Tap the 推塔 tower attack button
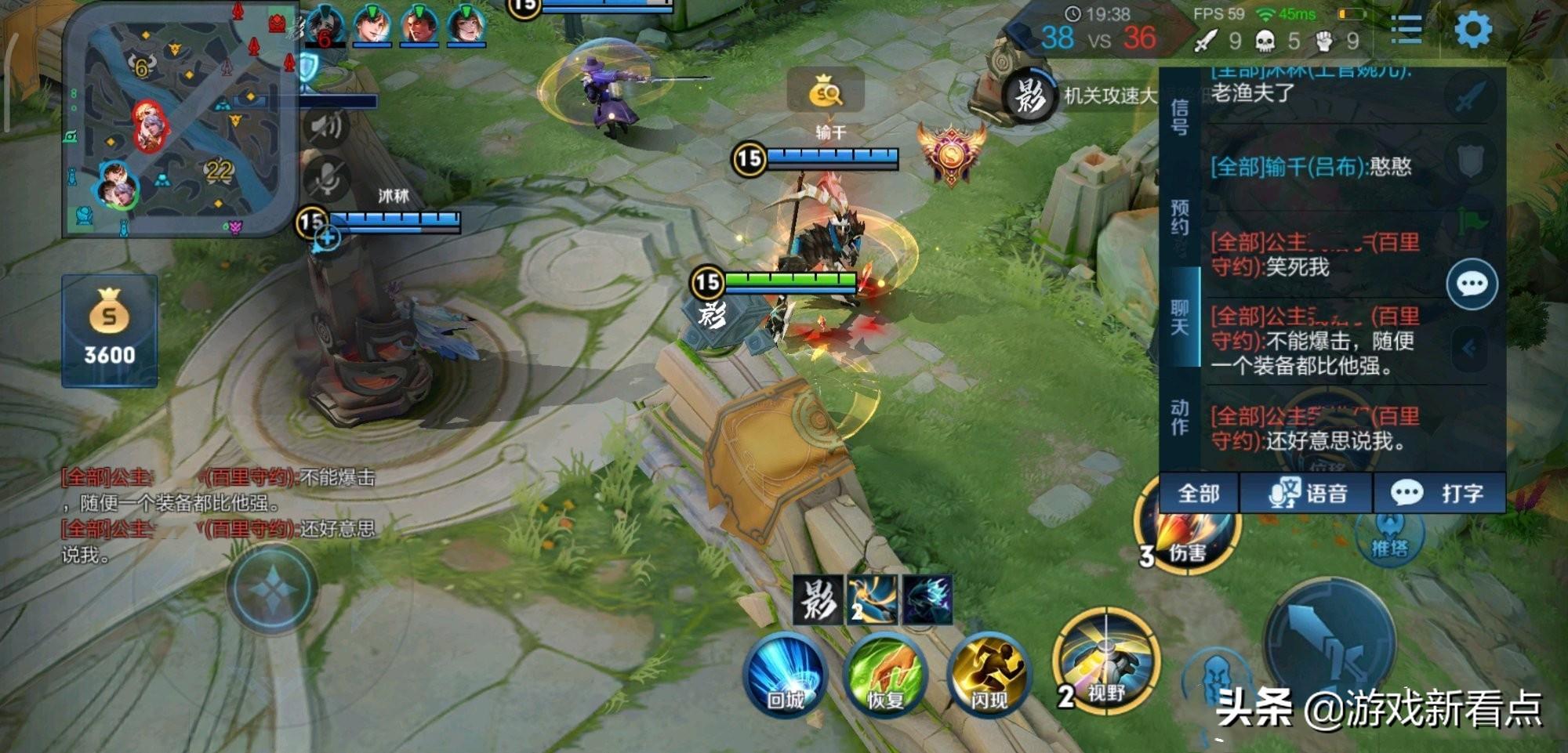 1389,537
